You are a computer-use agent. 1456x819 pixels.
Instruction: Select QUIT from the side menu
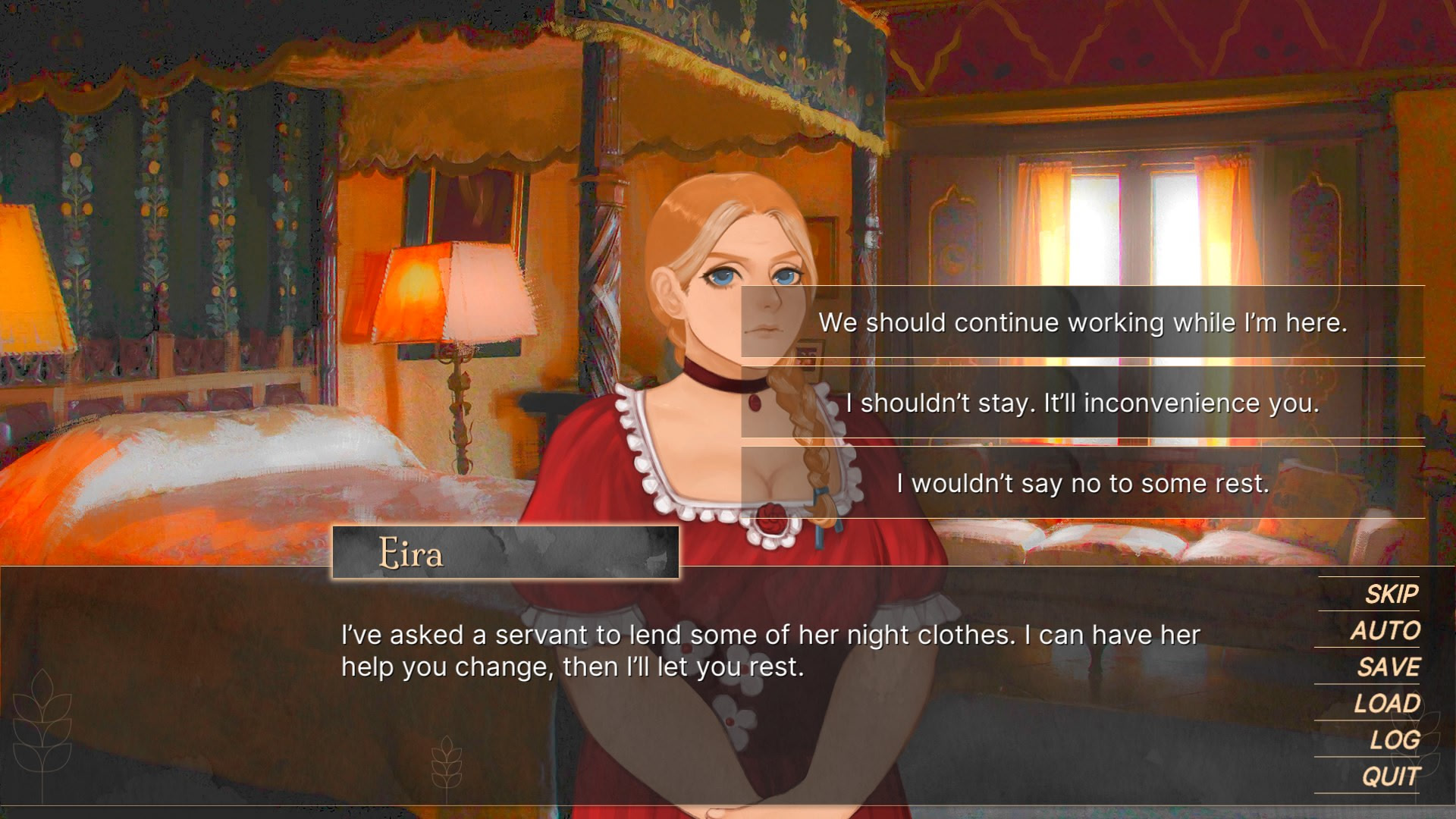1390,776
